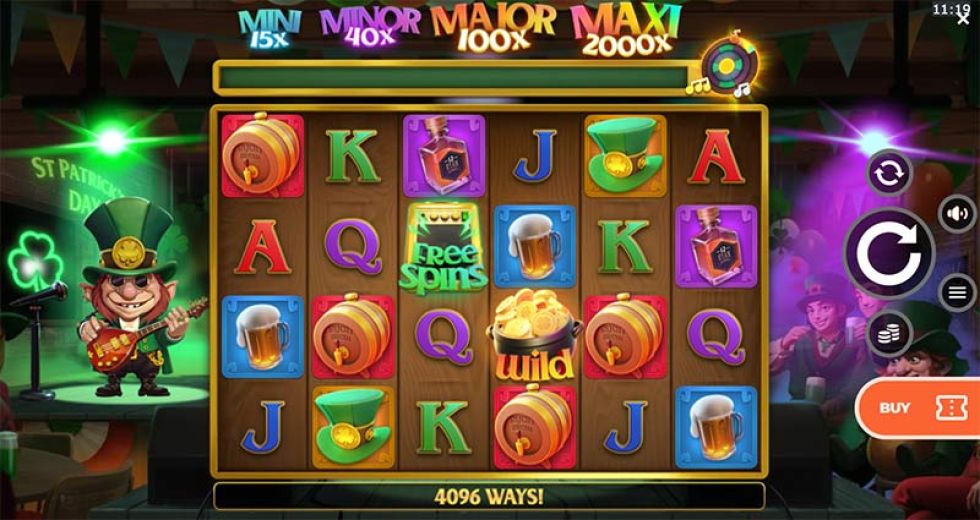Open the hamburger menu
Screen dimensions: 980x520
pyautogui.click(x=957, y=292)
